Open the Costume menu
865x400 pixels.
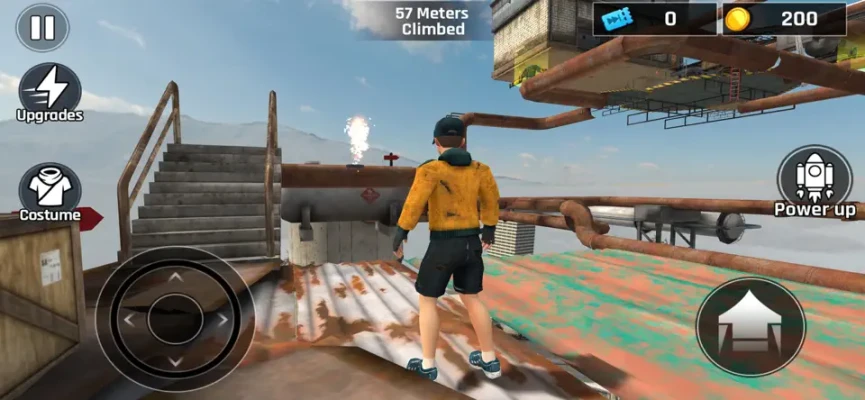click(49, 188)
